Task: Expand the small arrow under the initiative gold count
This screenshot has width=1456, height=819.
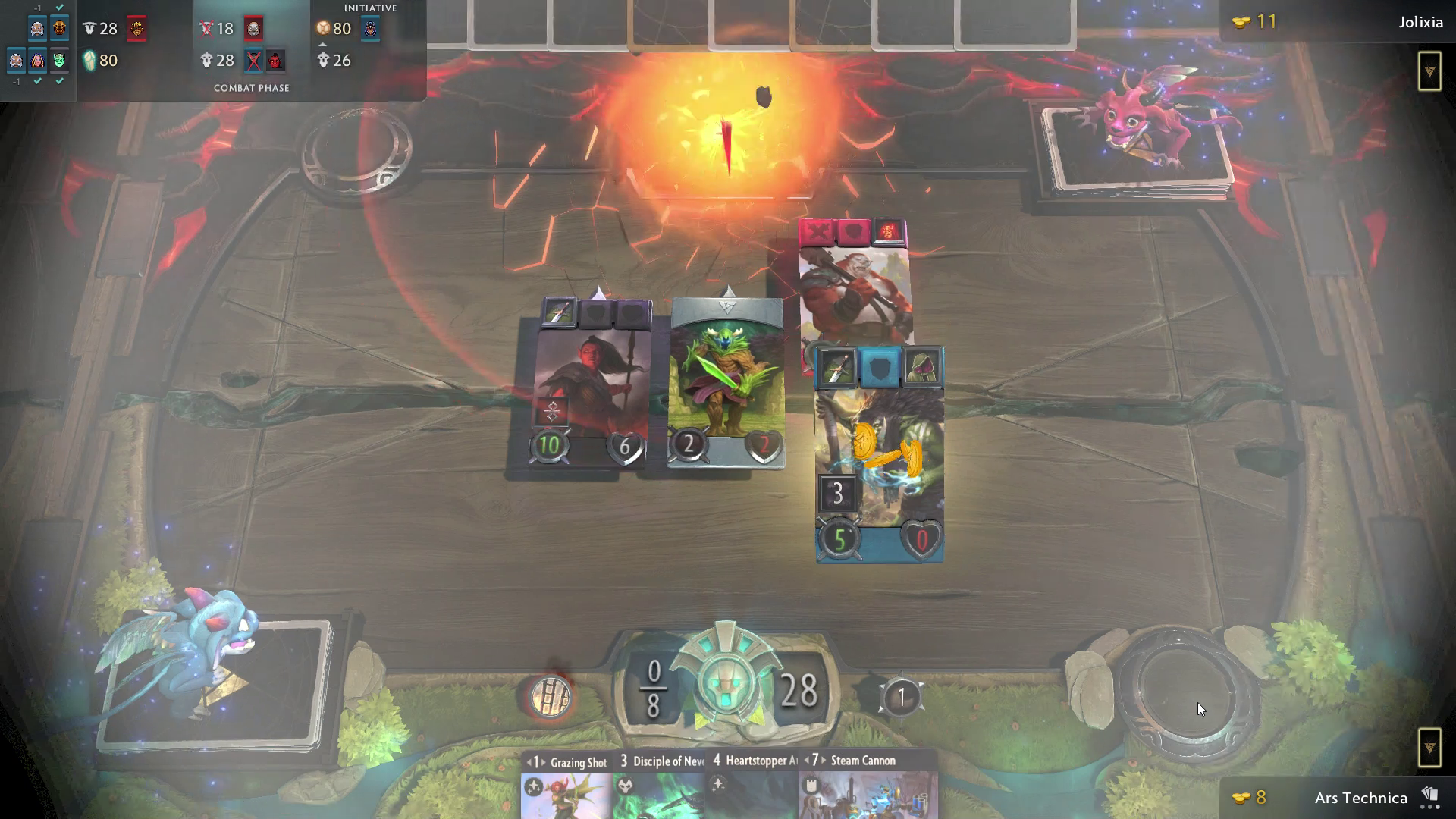Action: pos(323,44)
